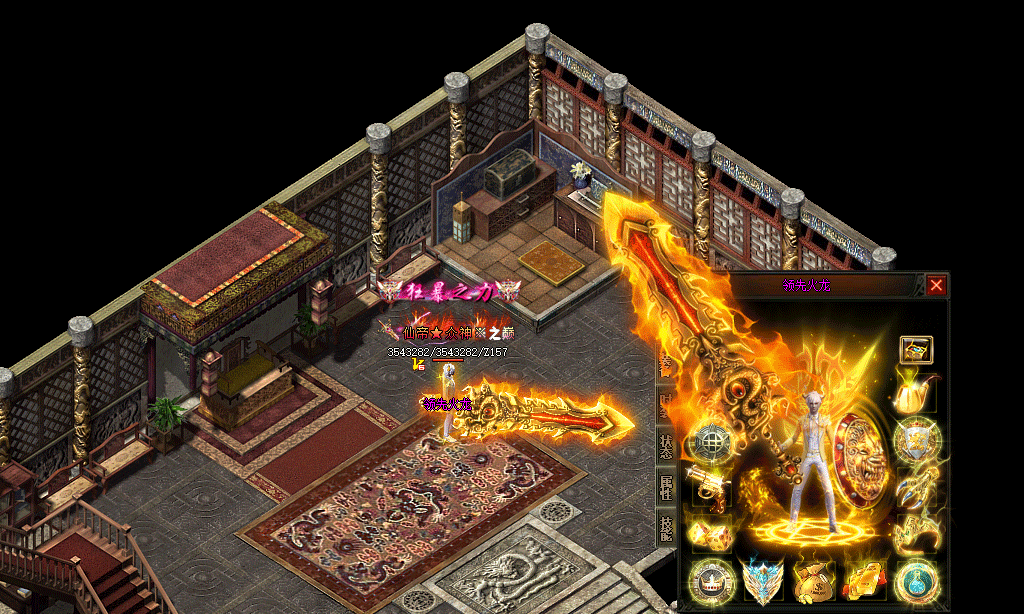Select the golden revolver slot

tap(710, 487)
